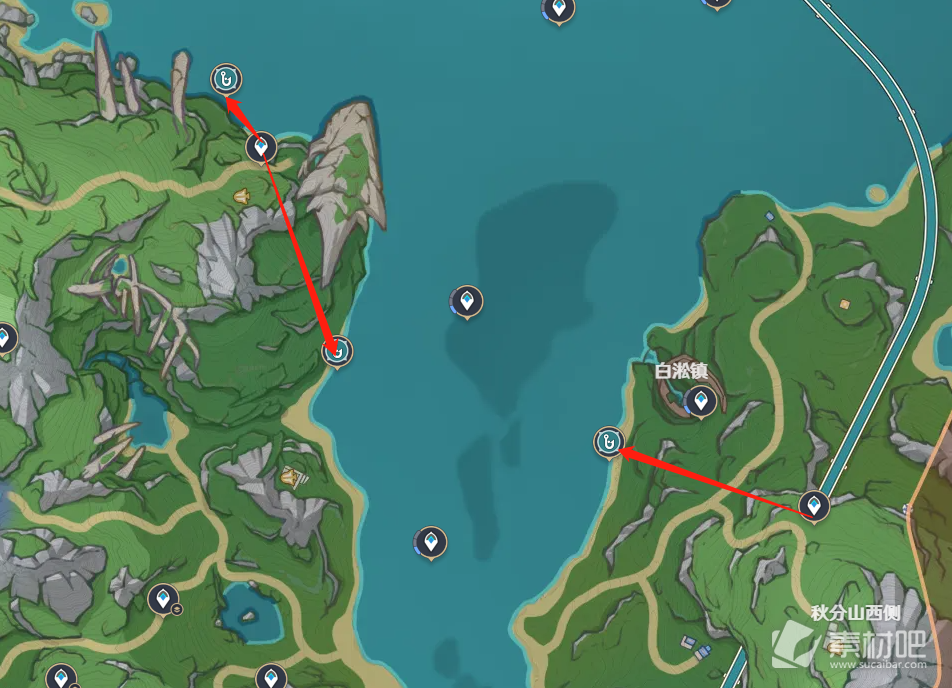This screenshot has width=952, height=688.
Task: Select the waypoint at the right arrow's start
Action: pyautogui.click(x=815, y=505)
